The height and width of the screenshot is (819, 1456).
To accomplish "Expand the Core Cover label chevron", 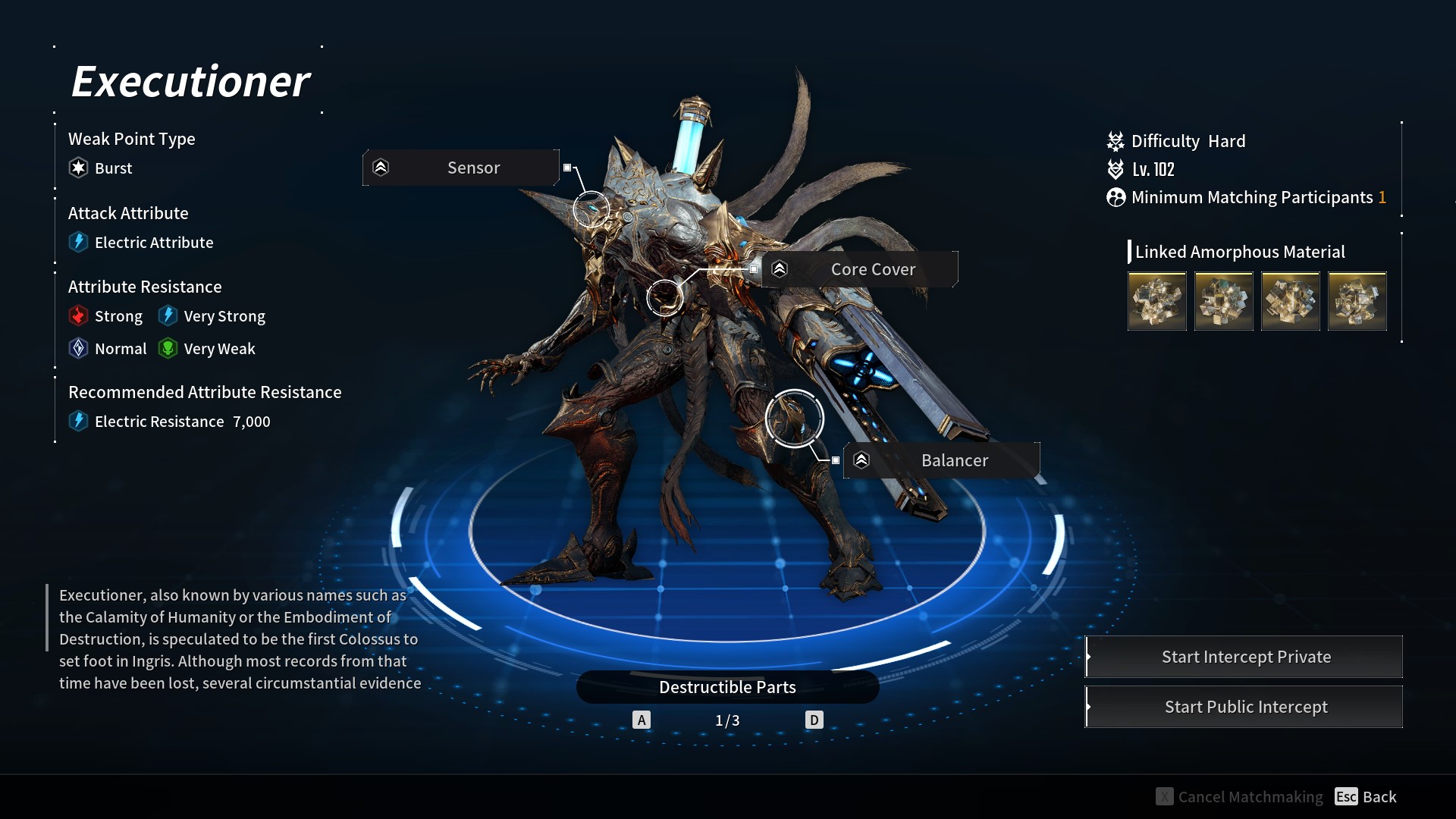I will click(x=780, y=268).
